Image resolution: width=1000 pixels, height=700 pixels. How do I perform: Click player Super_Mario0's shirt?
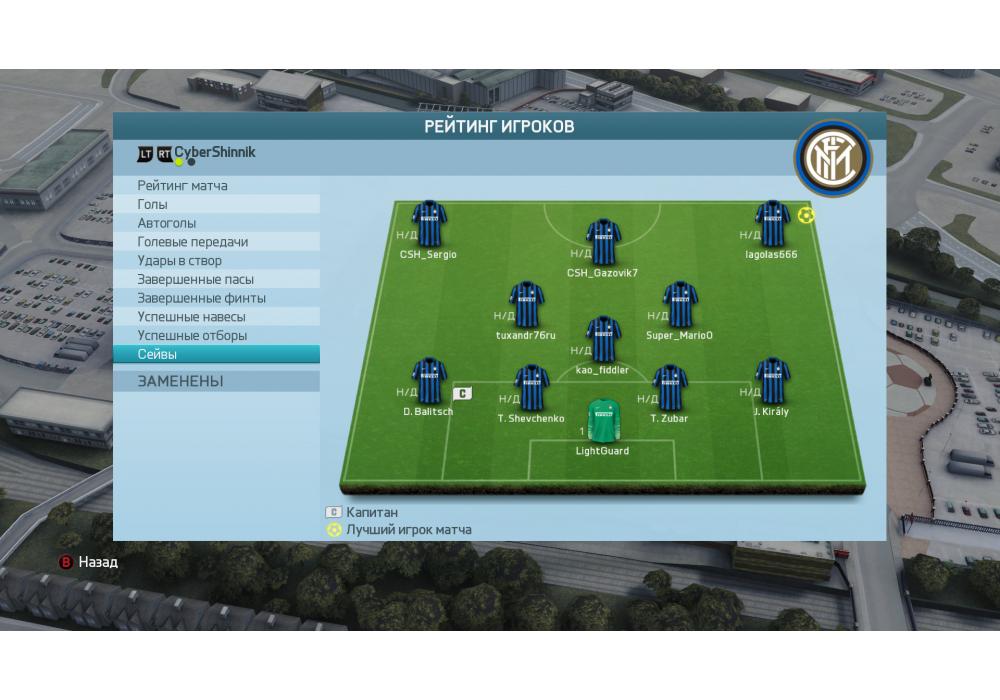tap(679, 305)
